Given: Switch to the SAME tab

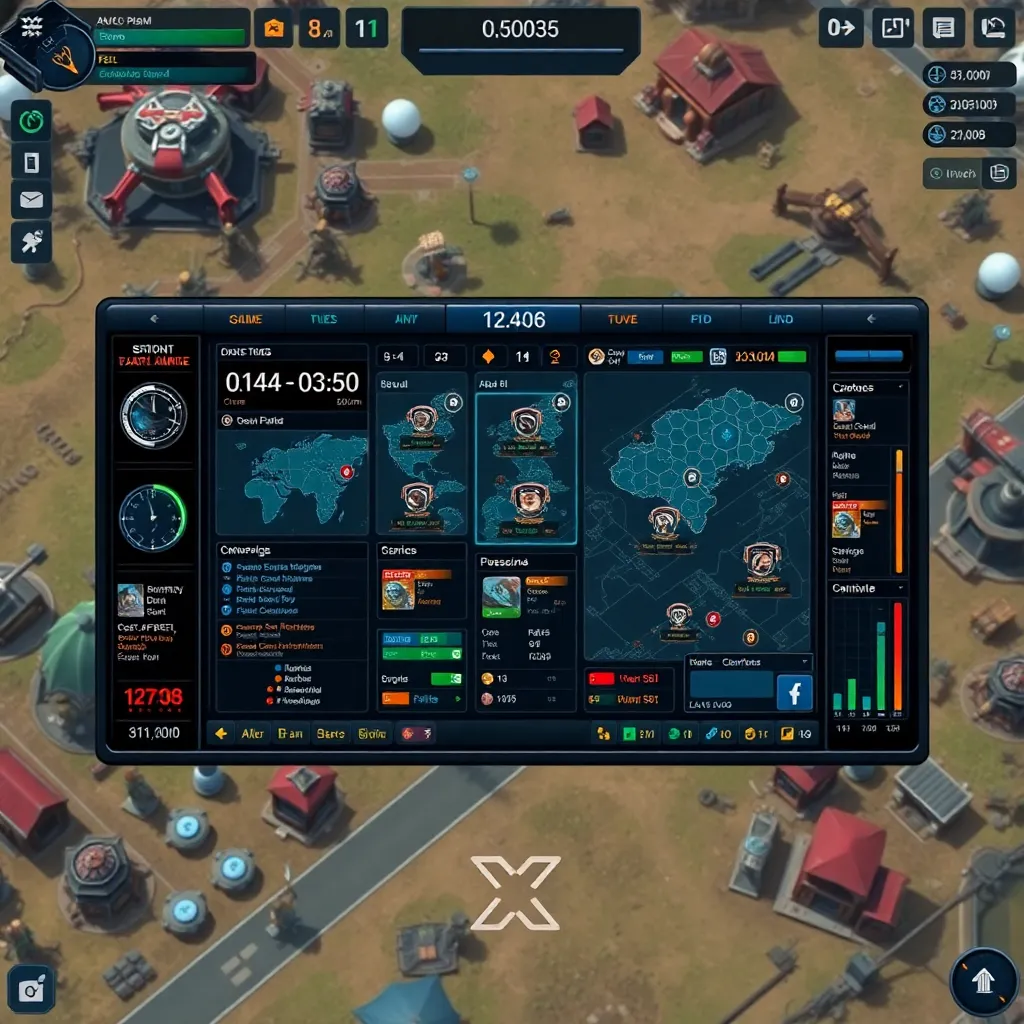Looking at the screenshot, I should pyautogui.click(x=245, y=319).
